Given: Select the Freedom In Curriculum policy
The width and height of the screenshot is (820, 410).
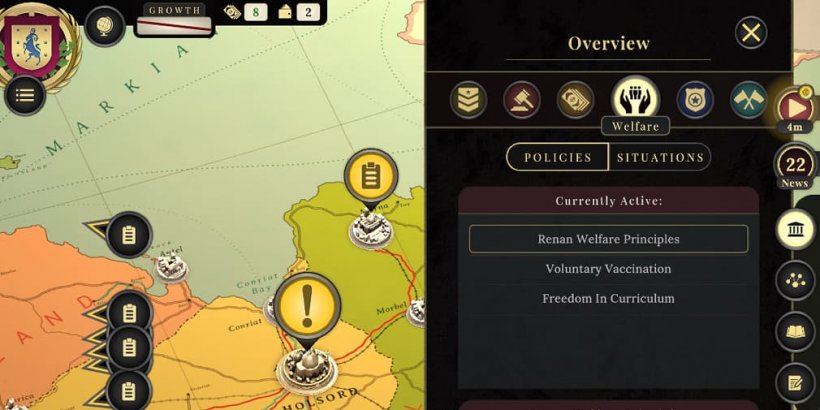Looking at the screenshot, I should 608,298.
